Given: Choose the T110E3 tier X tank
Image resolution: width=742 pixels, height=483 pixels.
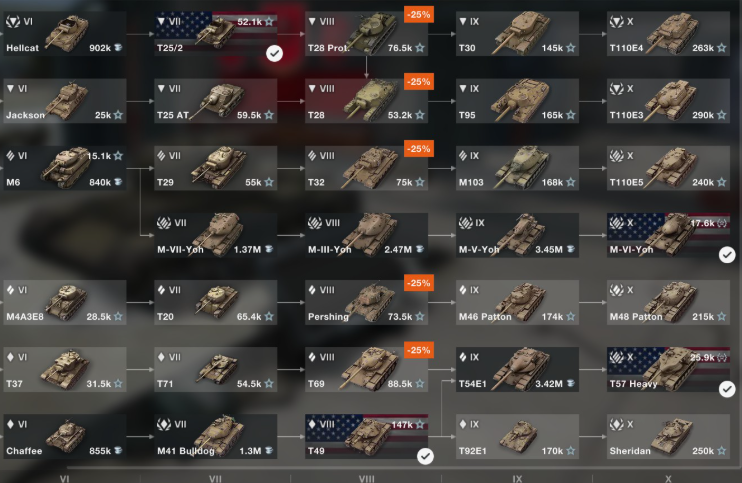Looking at the screenshot, I should 668,101.
